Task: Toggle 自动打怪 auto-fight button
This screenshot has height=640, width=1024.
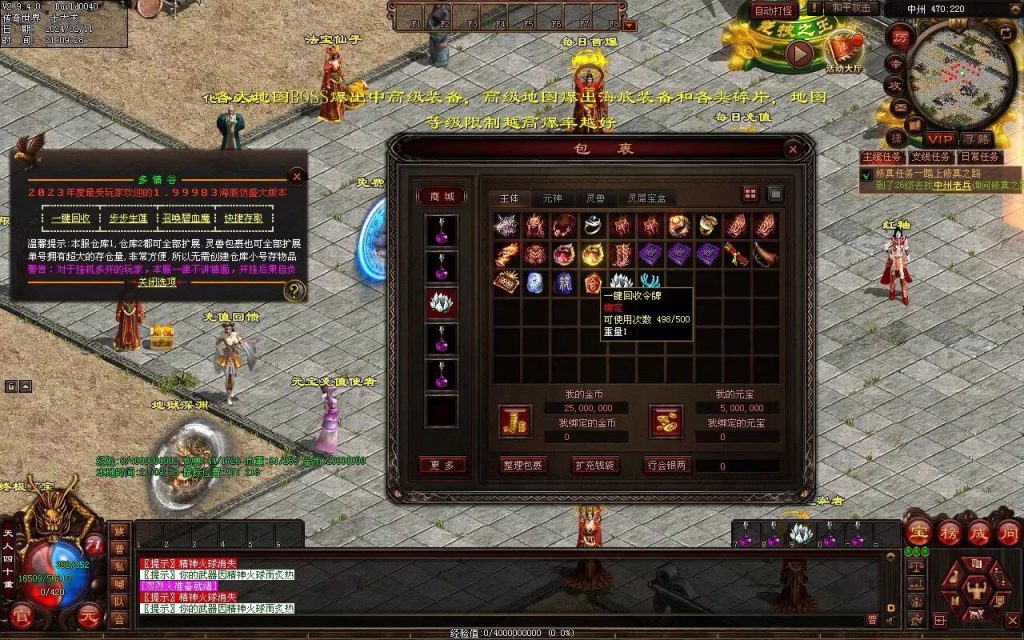Action: pos(774,11)
